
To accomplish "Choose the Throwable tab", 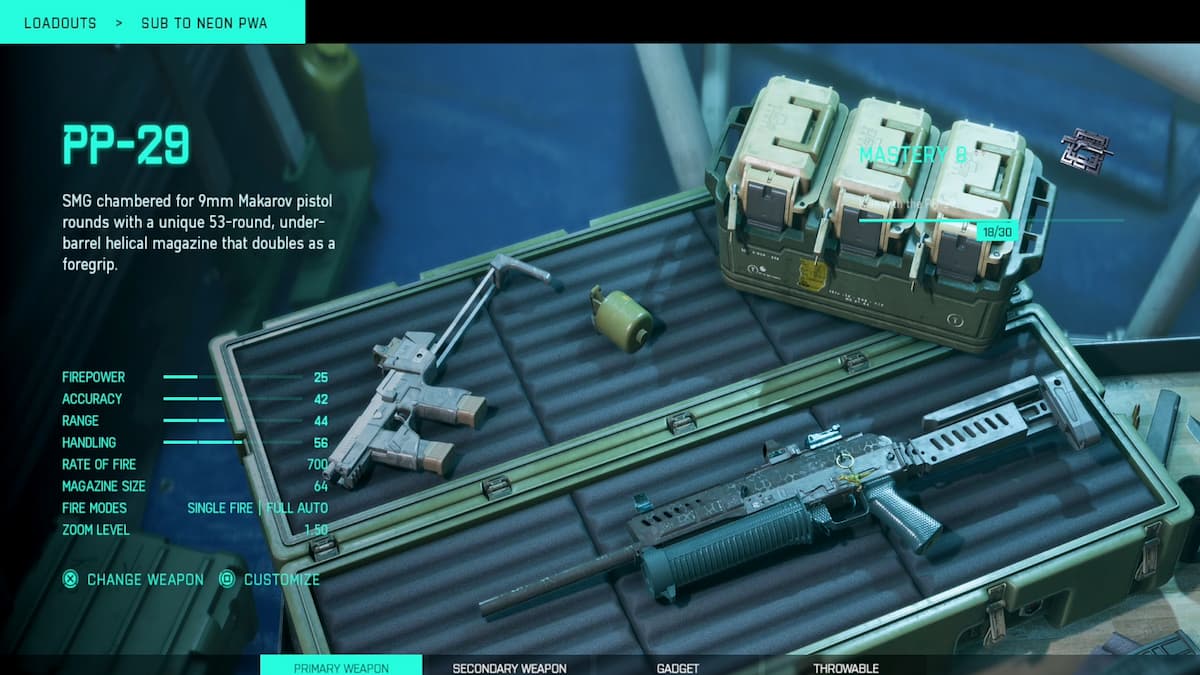I will coord(845,667).
